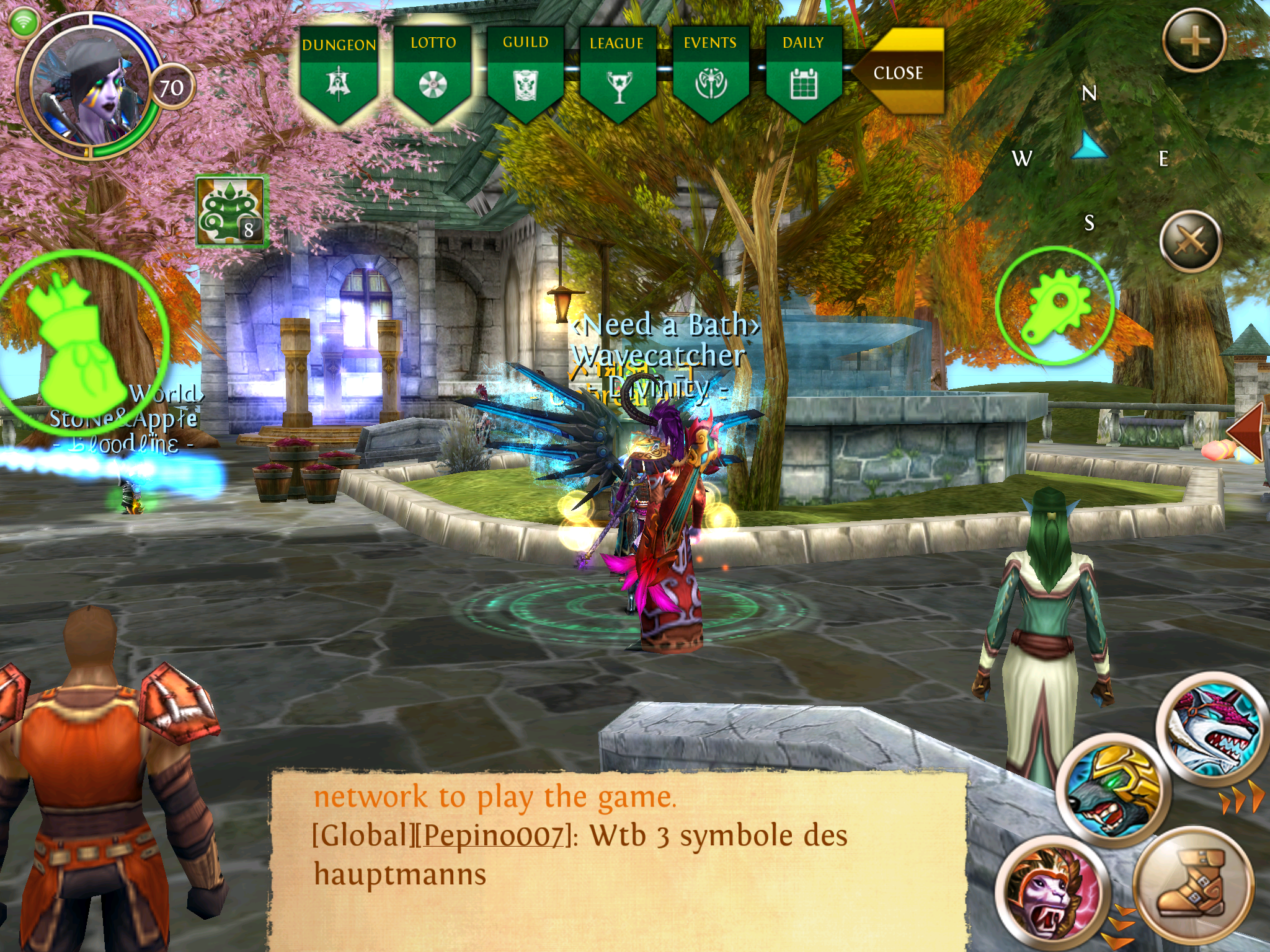
Task: Open the League banner
Action: [x=618, y=73]
